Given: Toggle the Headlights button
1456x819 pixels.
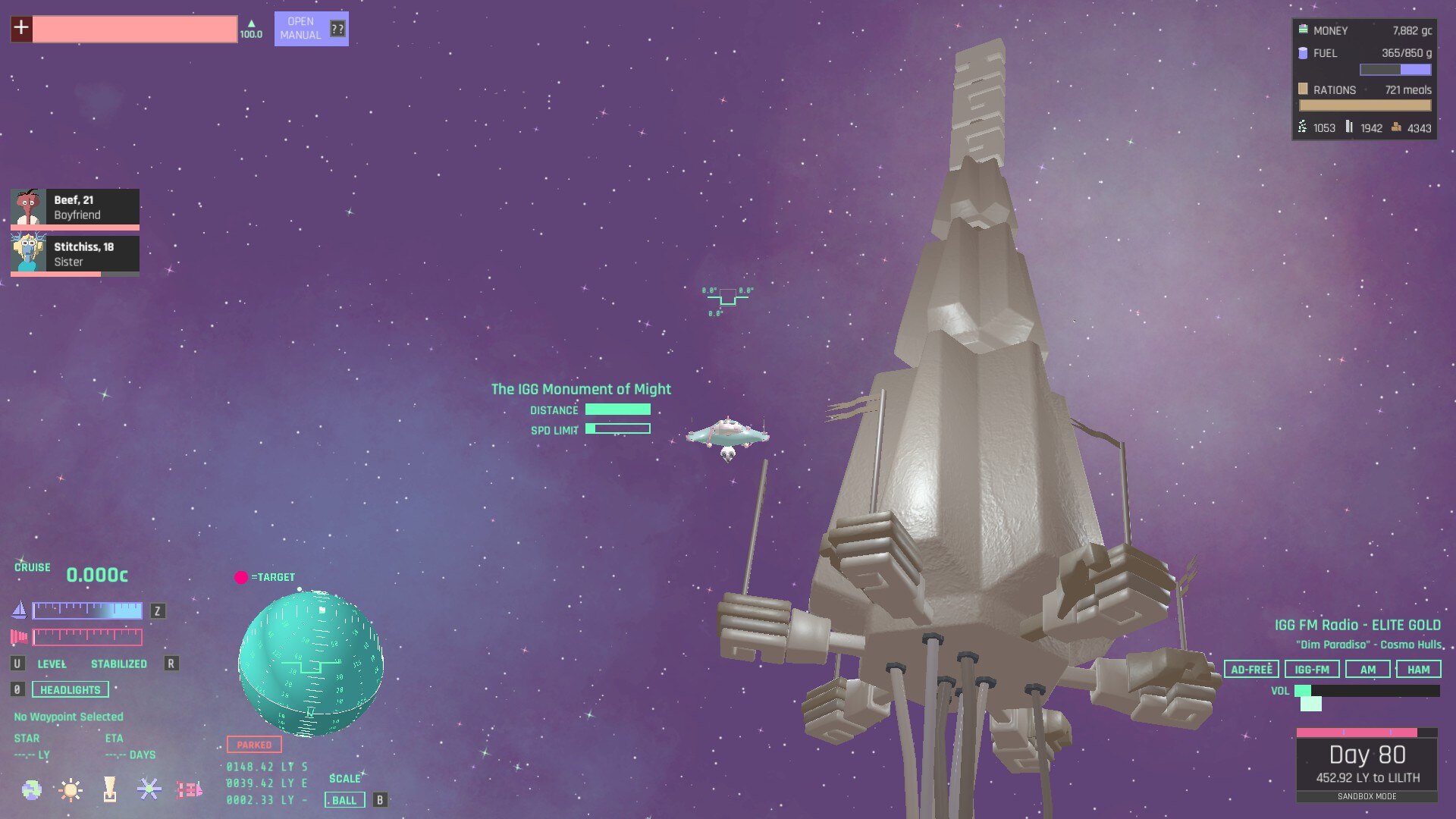Looking at the screenshot, I should 70,689.
